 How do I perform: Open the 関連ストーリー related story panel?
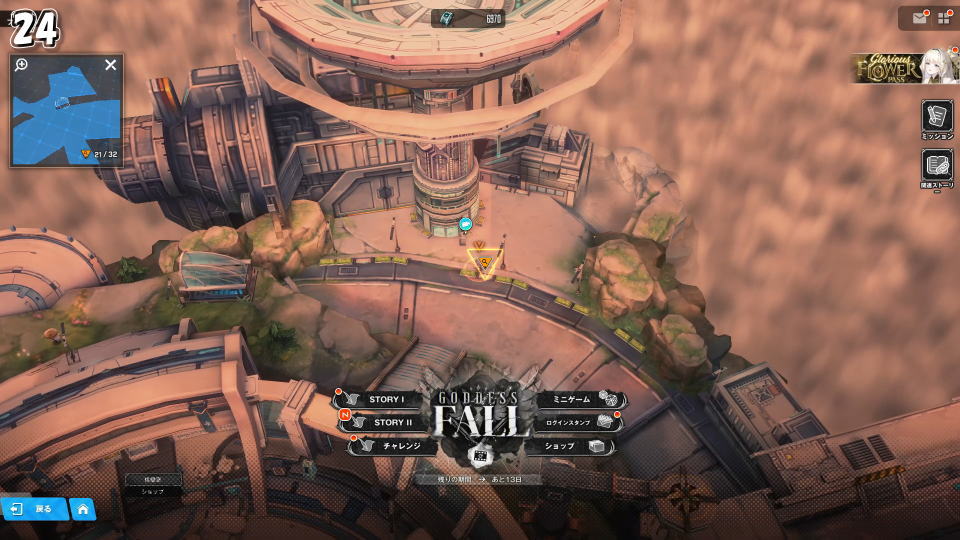pos(937,167)
